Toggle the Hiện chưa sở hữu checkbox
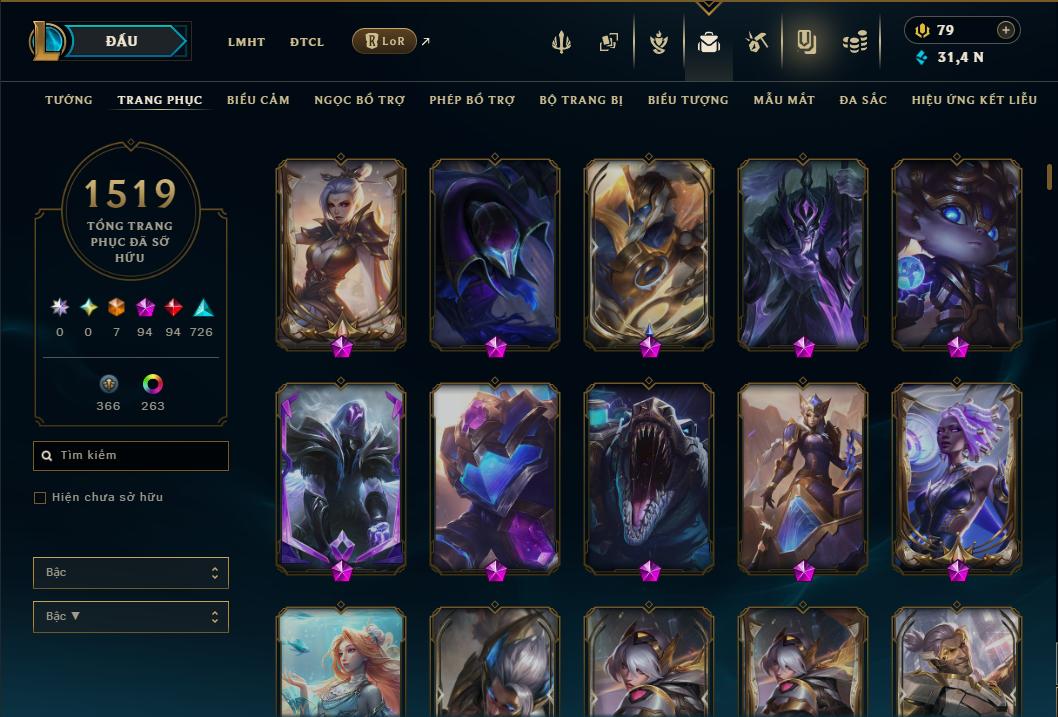The image size is (1058, 717). point(40,498)
